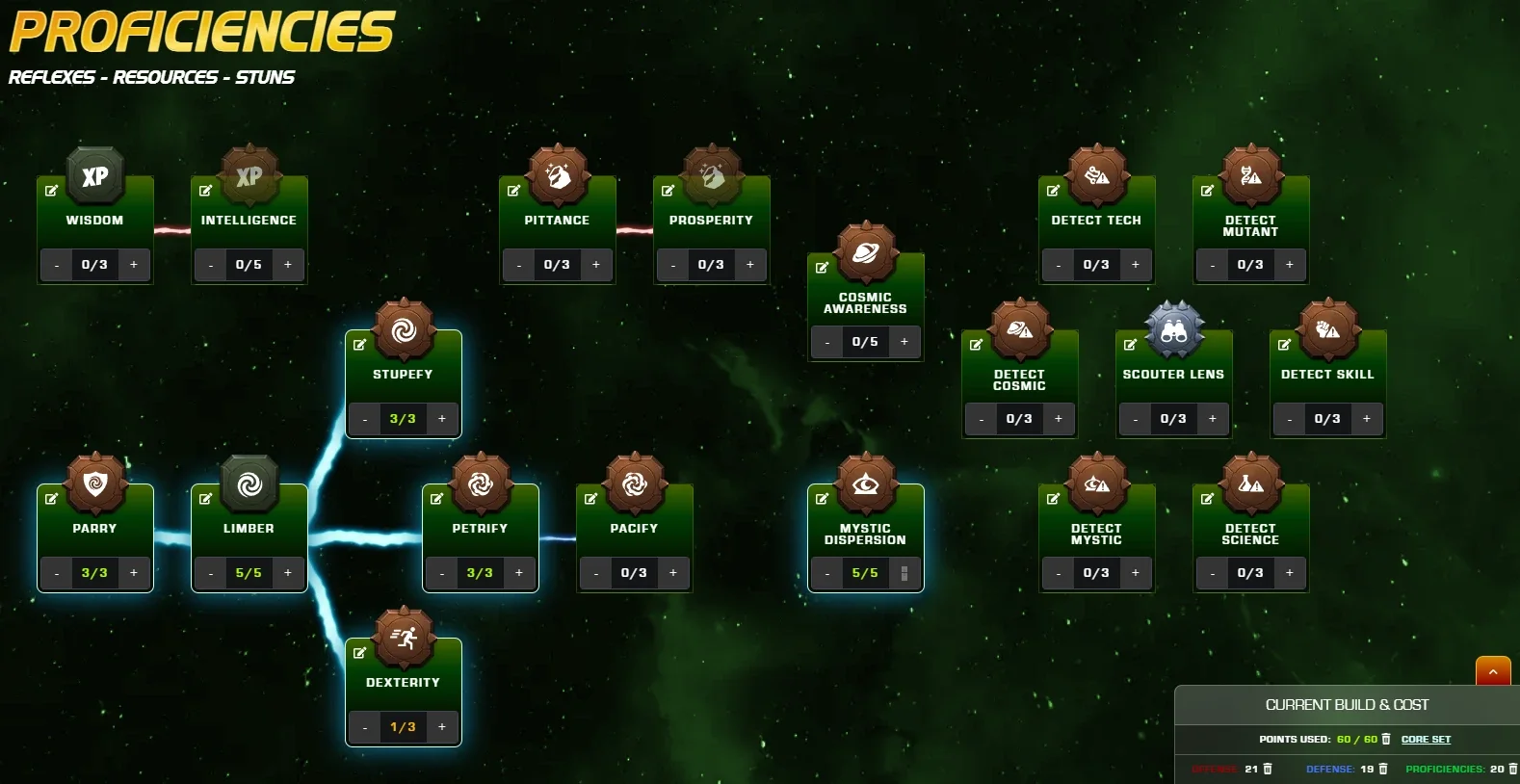Select the Petrify swirl emblem
The height and width of the screenshot is (784, 1520).
pyautogui.click(x=480, y=483)
